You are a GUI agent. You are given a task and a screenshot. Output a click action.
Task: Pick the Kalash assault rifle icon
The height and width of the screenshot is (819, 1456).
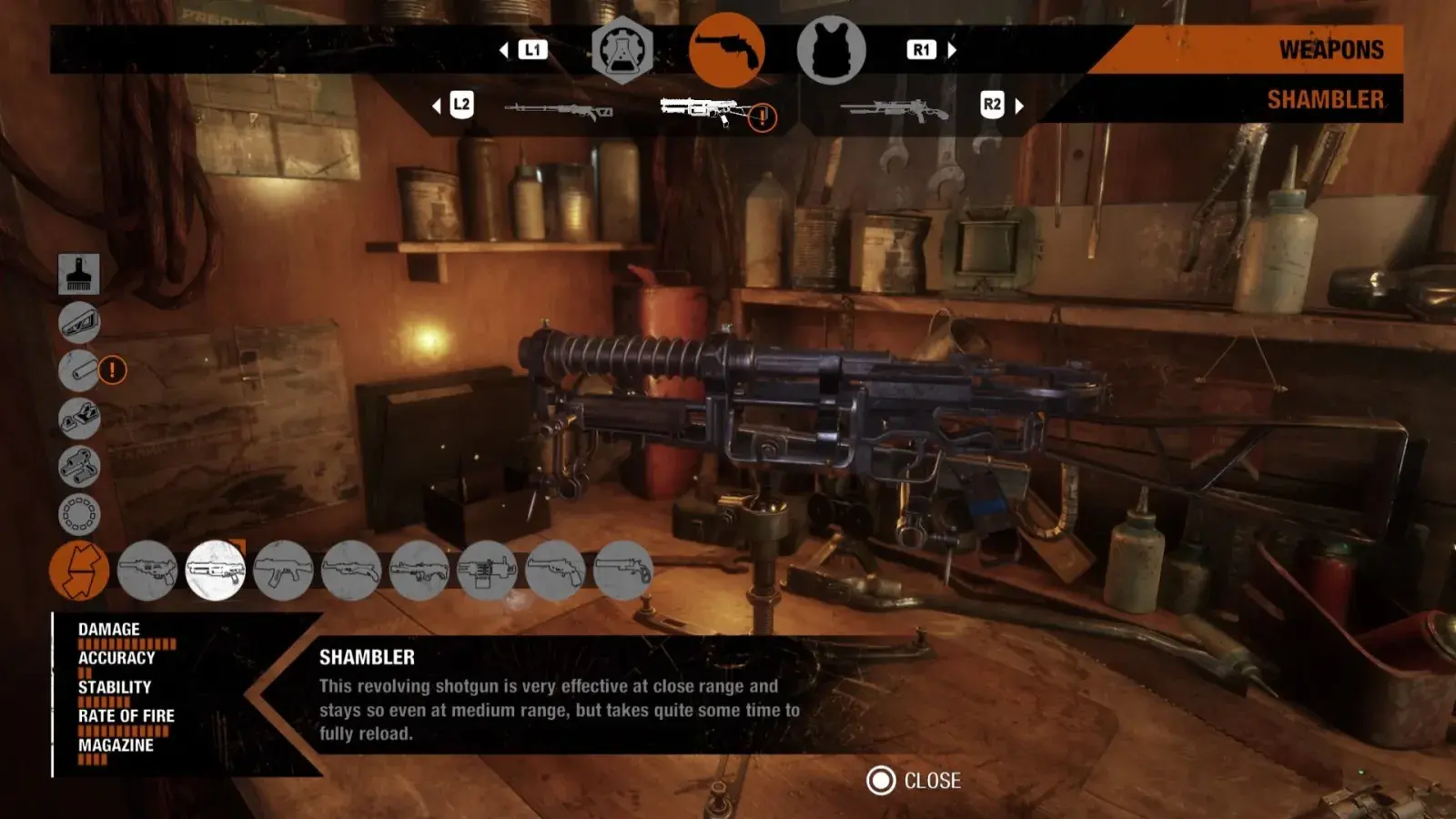[283, 571]
